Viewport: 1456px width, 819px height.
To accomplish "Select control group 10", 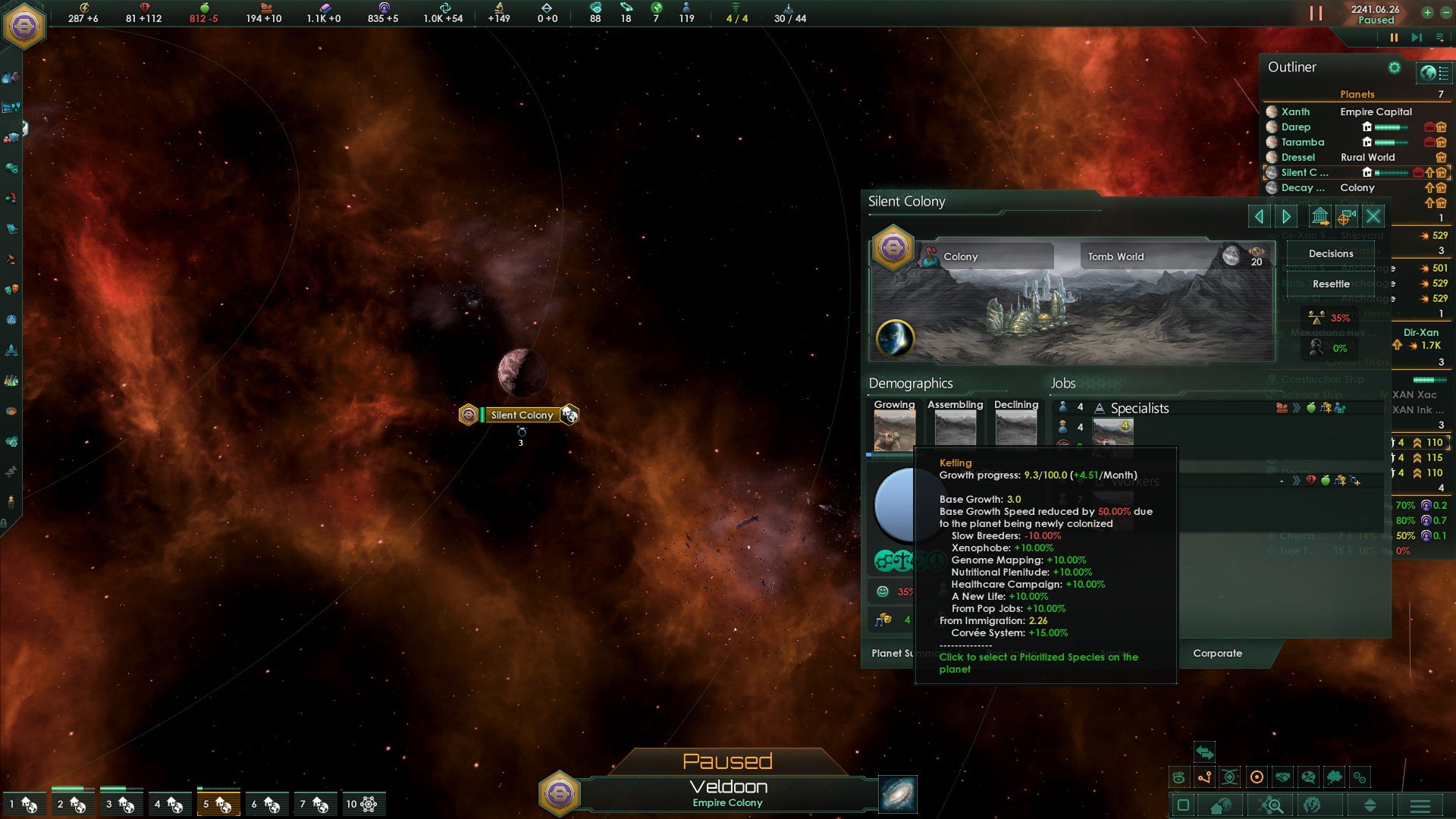I will click(x=361, y=804).
